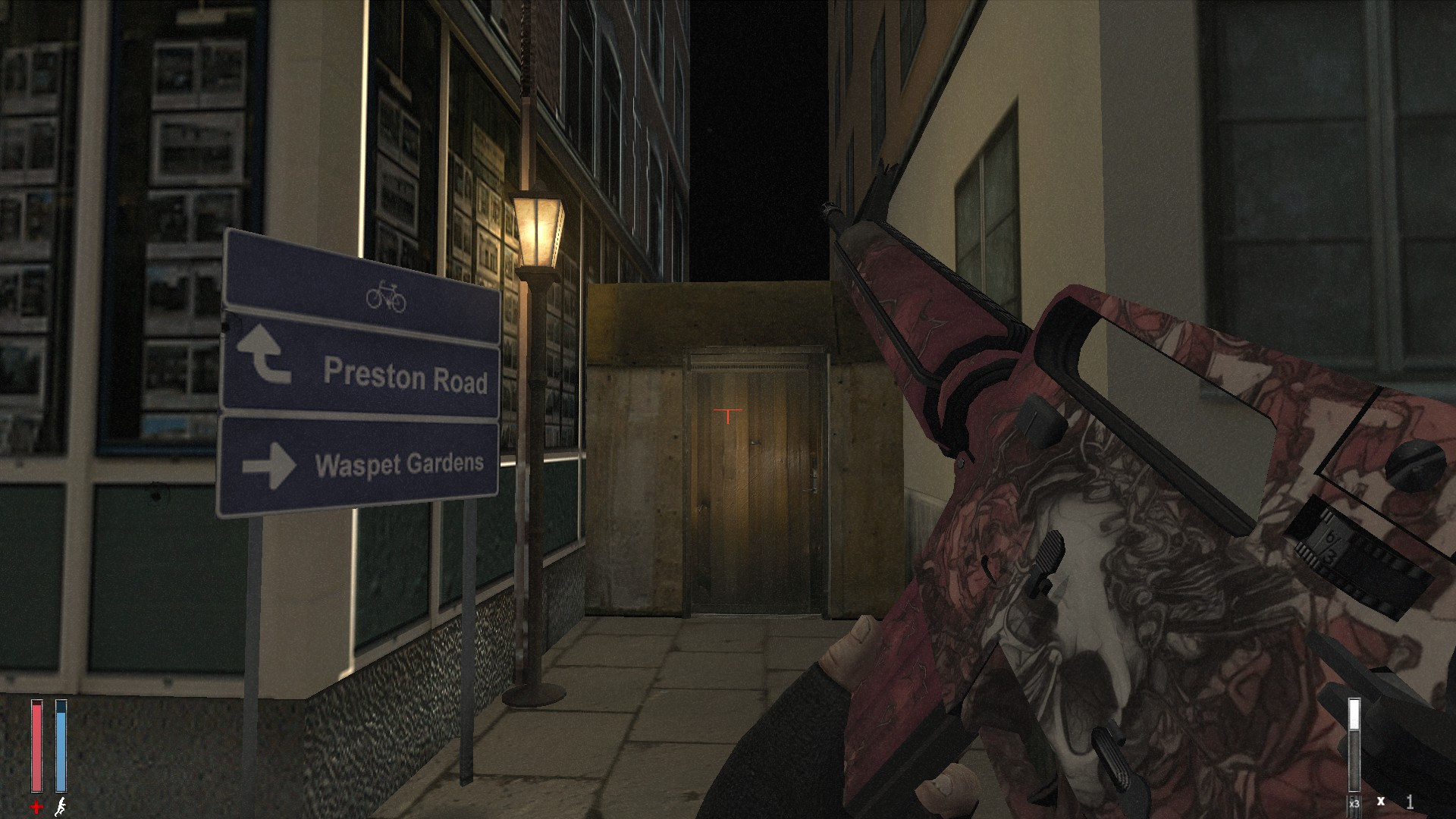Click the red crosshair at screen center
Screen dimensions: 1456x819
(x=726, y=413)
